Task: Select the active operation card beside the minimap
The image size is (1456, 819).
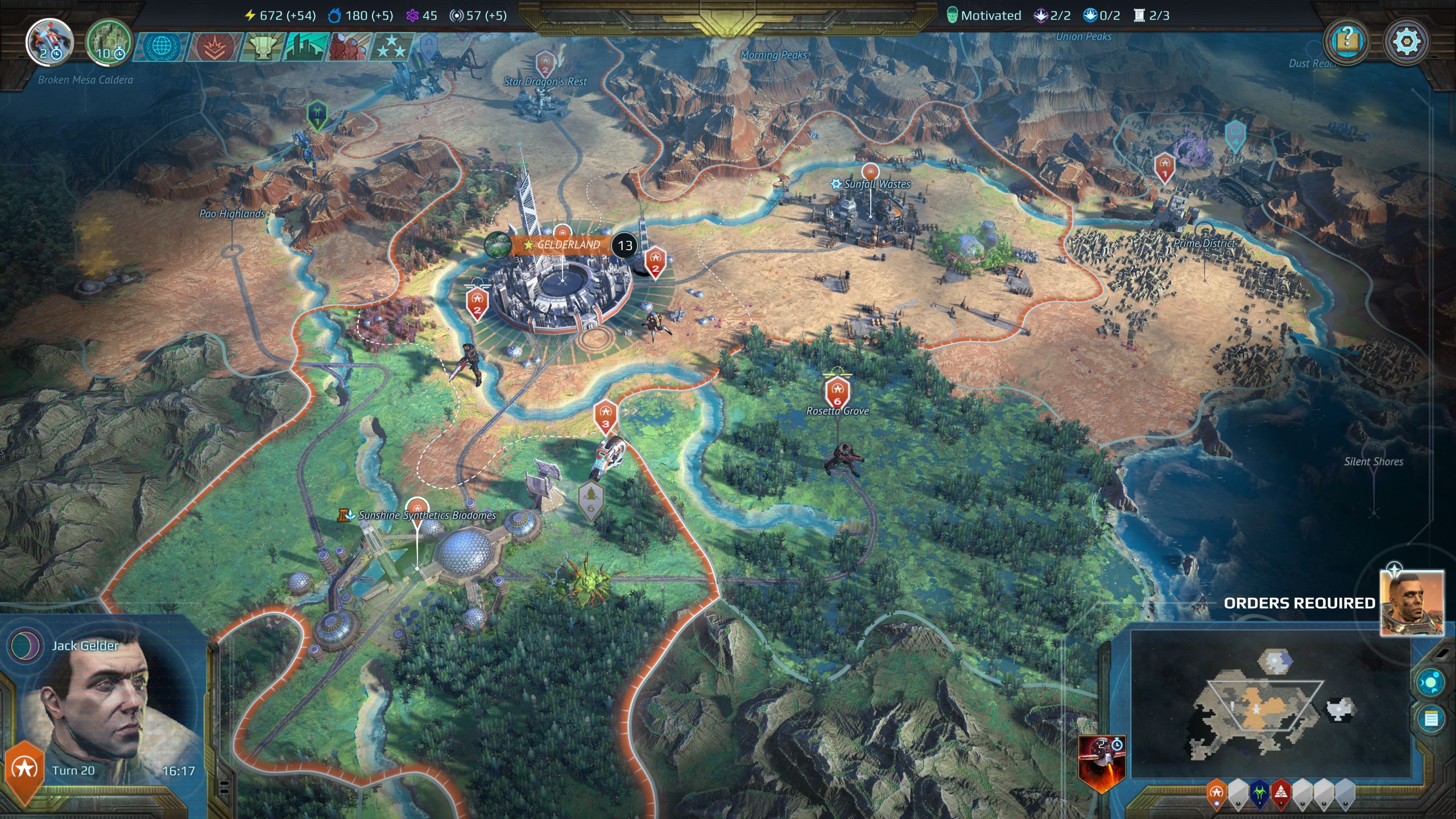Action: point(1101,762)
